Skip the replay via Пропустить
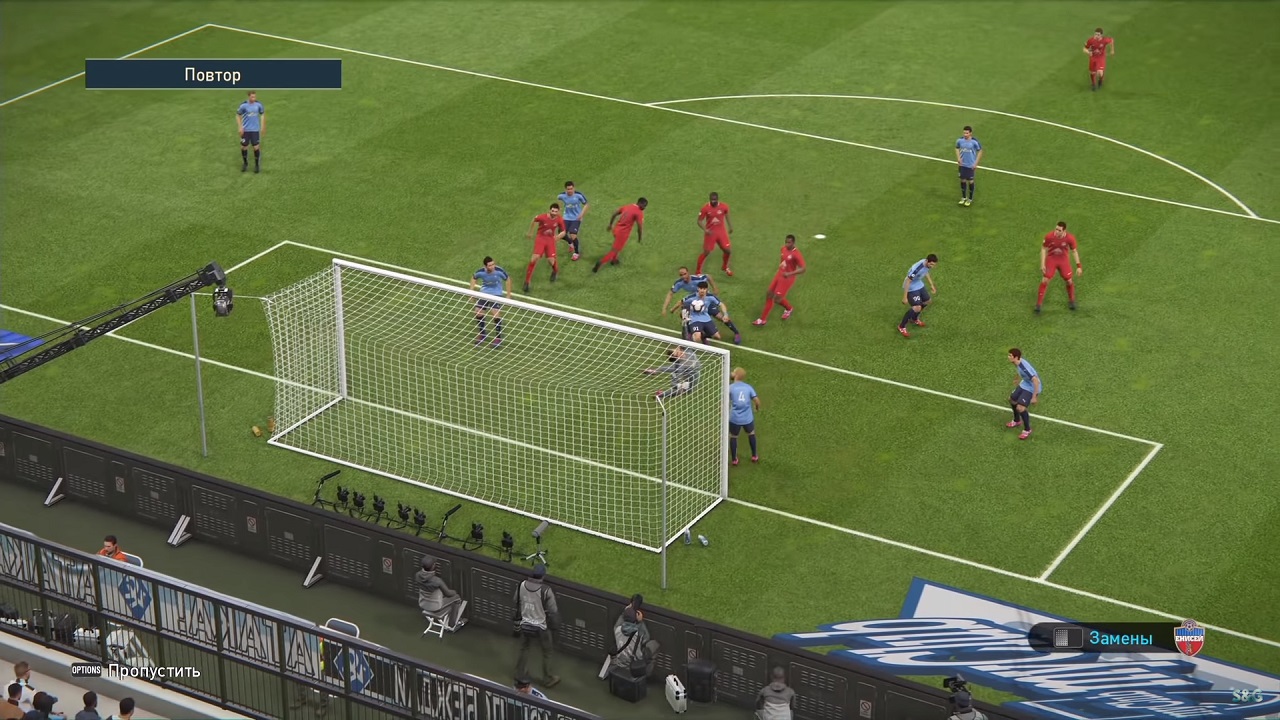 pyautogui.click(x=153, y=671)
